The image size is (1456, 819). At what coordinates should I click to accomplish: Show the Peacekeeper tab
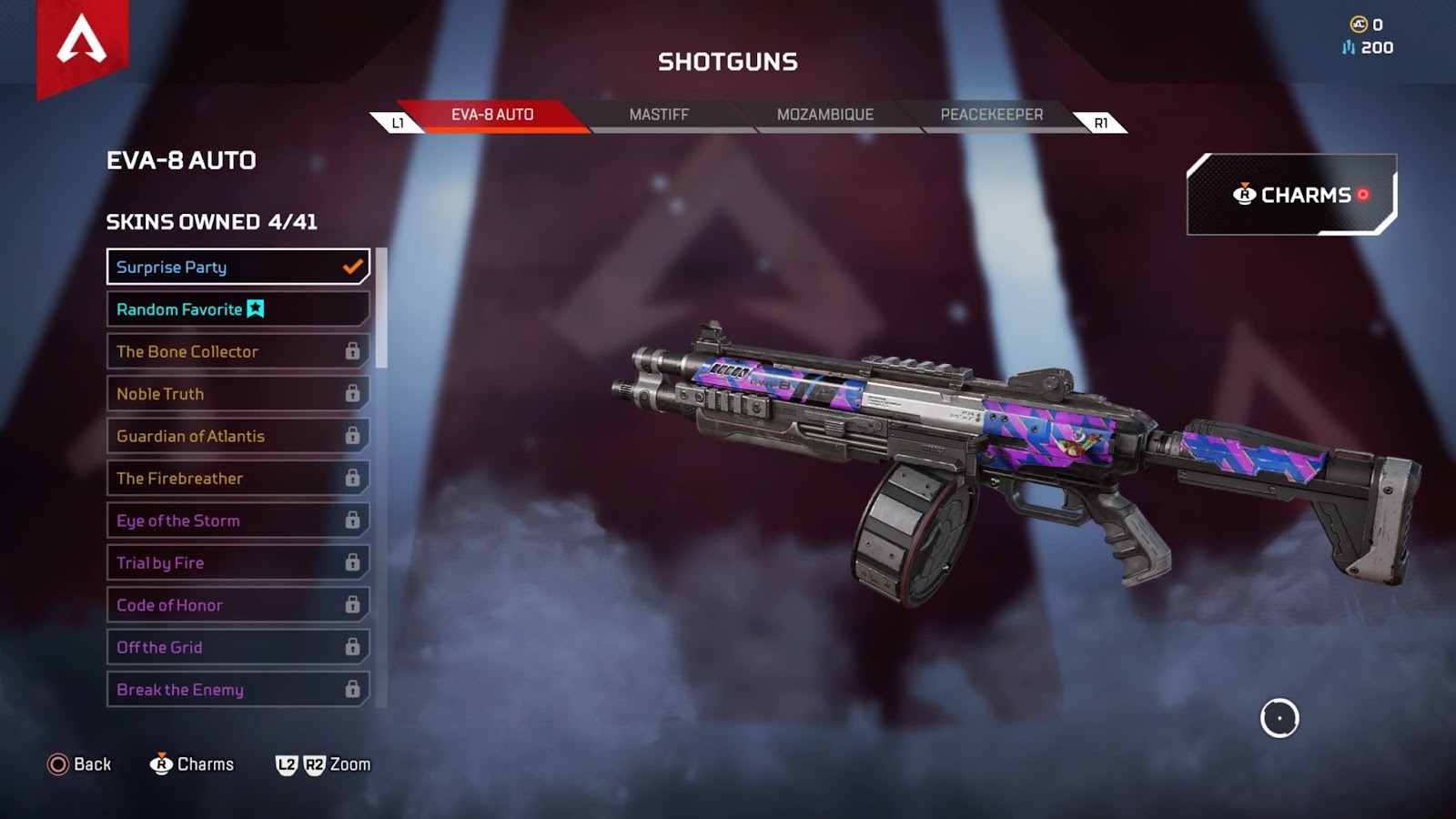tap(991, 115)
